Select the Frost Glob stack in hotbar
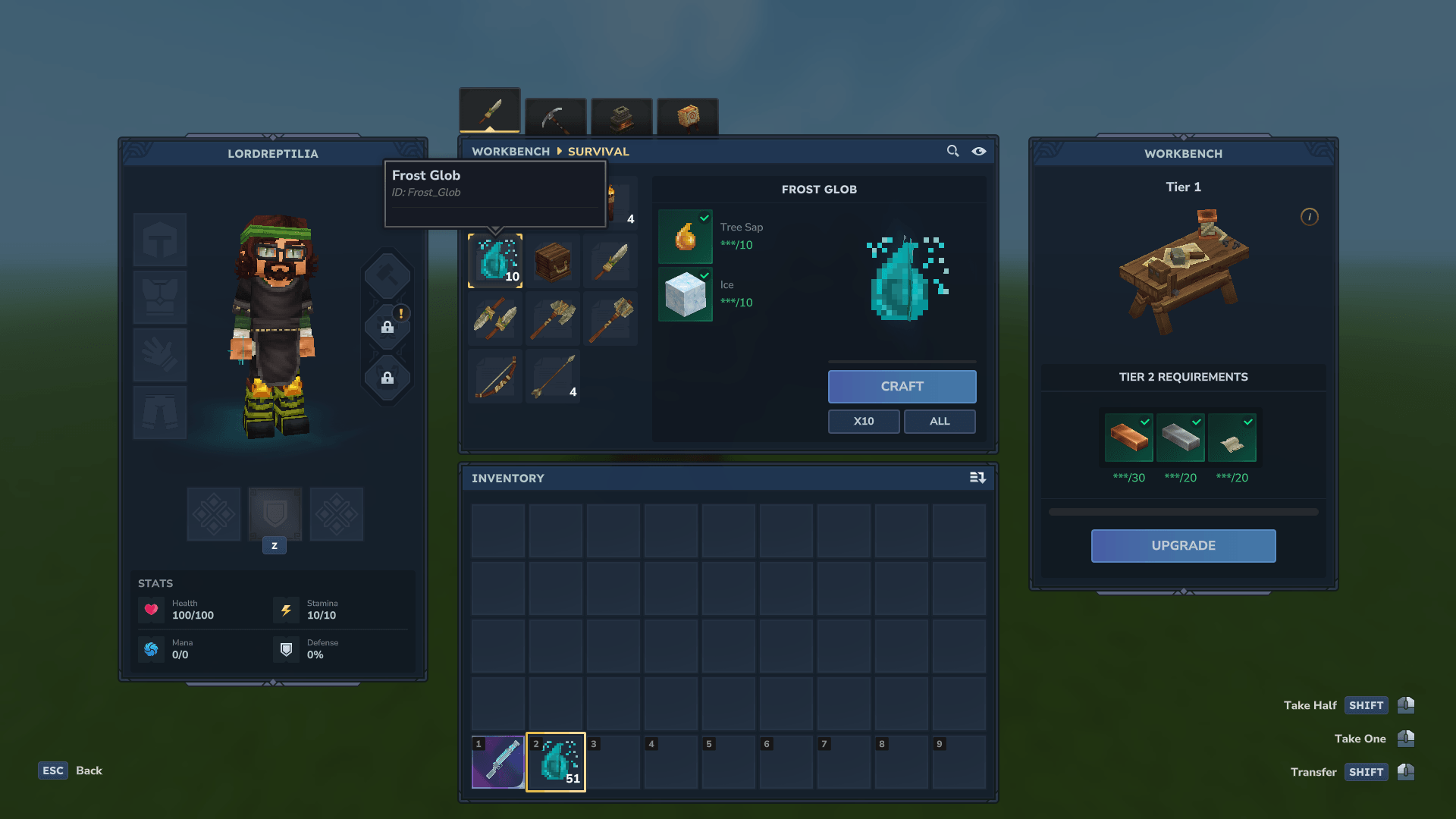 click(556, 762)
